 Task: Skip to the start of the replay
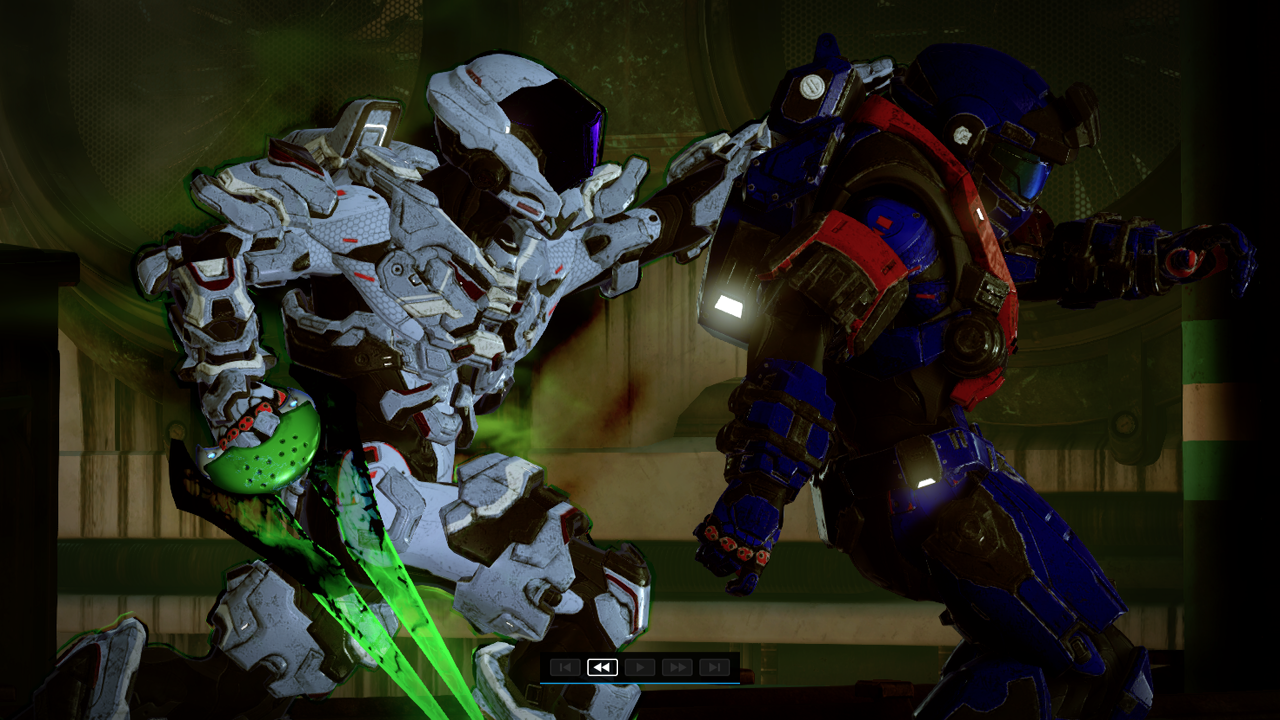coord(565,667)
